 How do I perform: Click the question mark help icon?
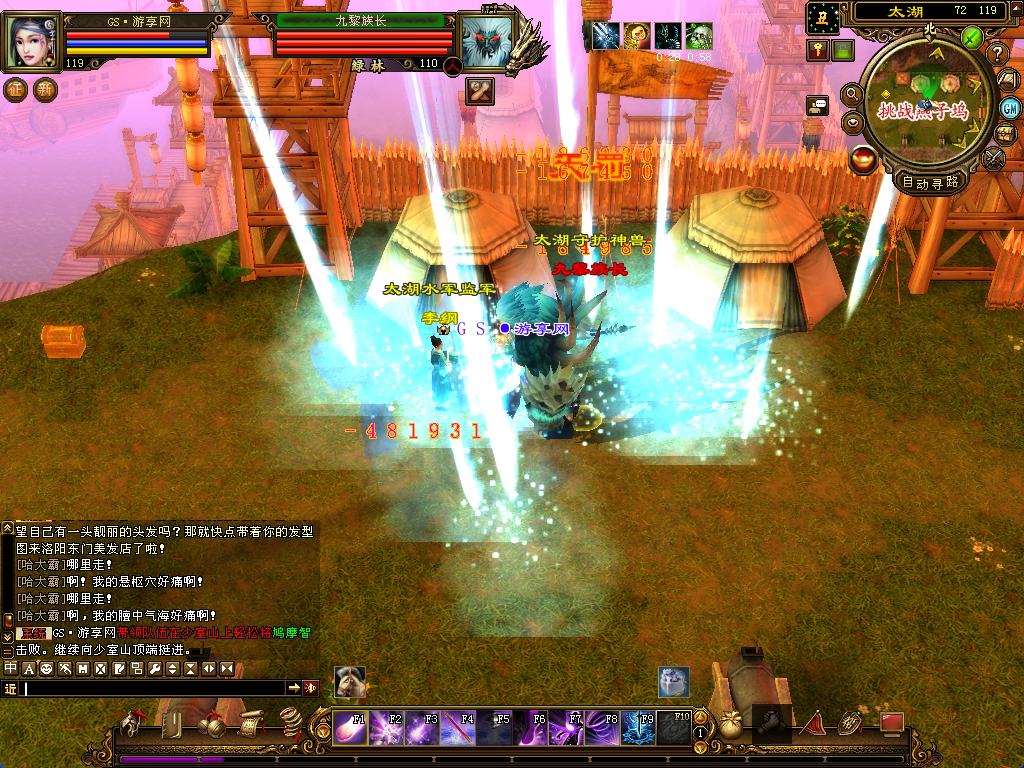[x=997, y=54]
